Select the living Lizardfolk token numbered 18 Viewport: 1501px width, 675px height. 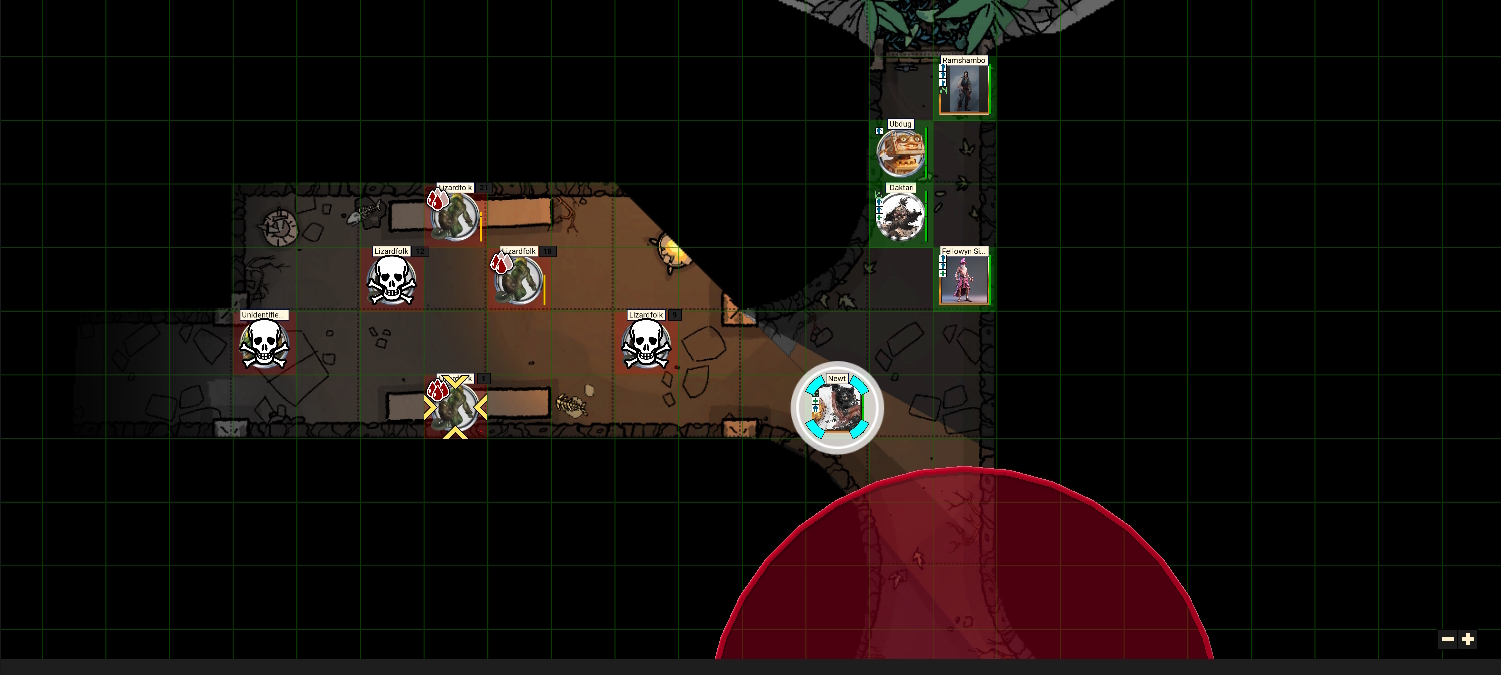518,280
